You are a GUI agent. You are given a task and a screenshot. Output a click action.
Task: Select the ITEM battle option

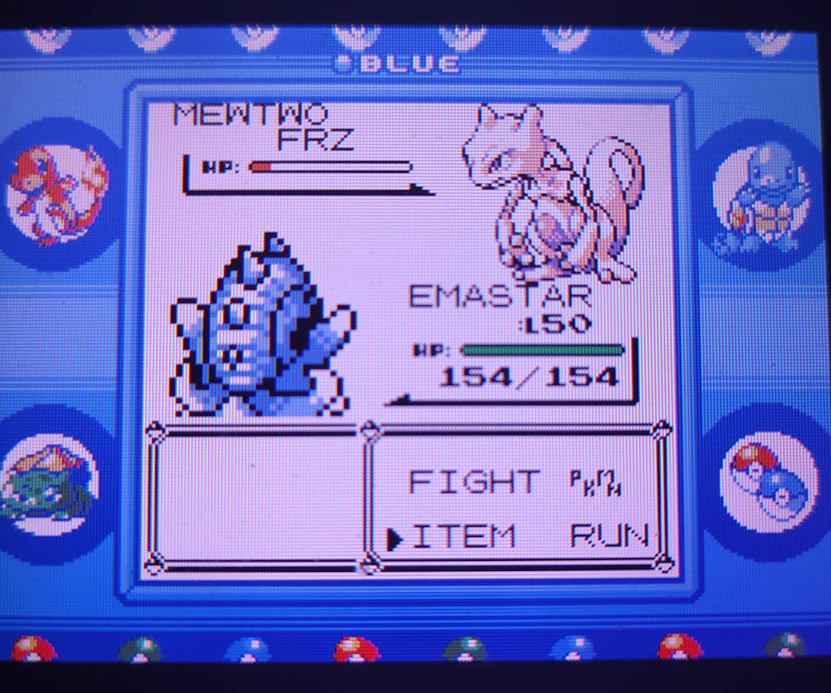[x=464, y=537]
